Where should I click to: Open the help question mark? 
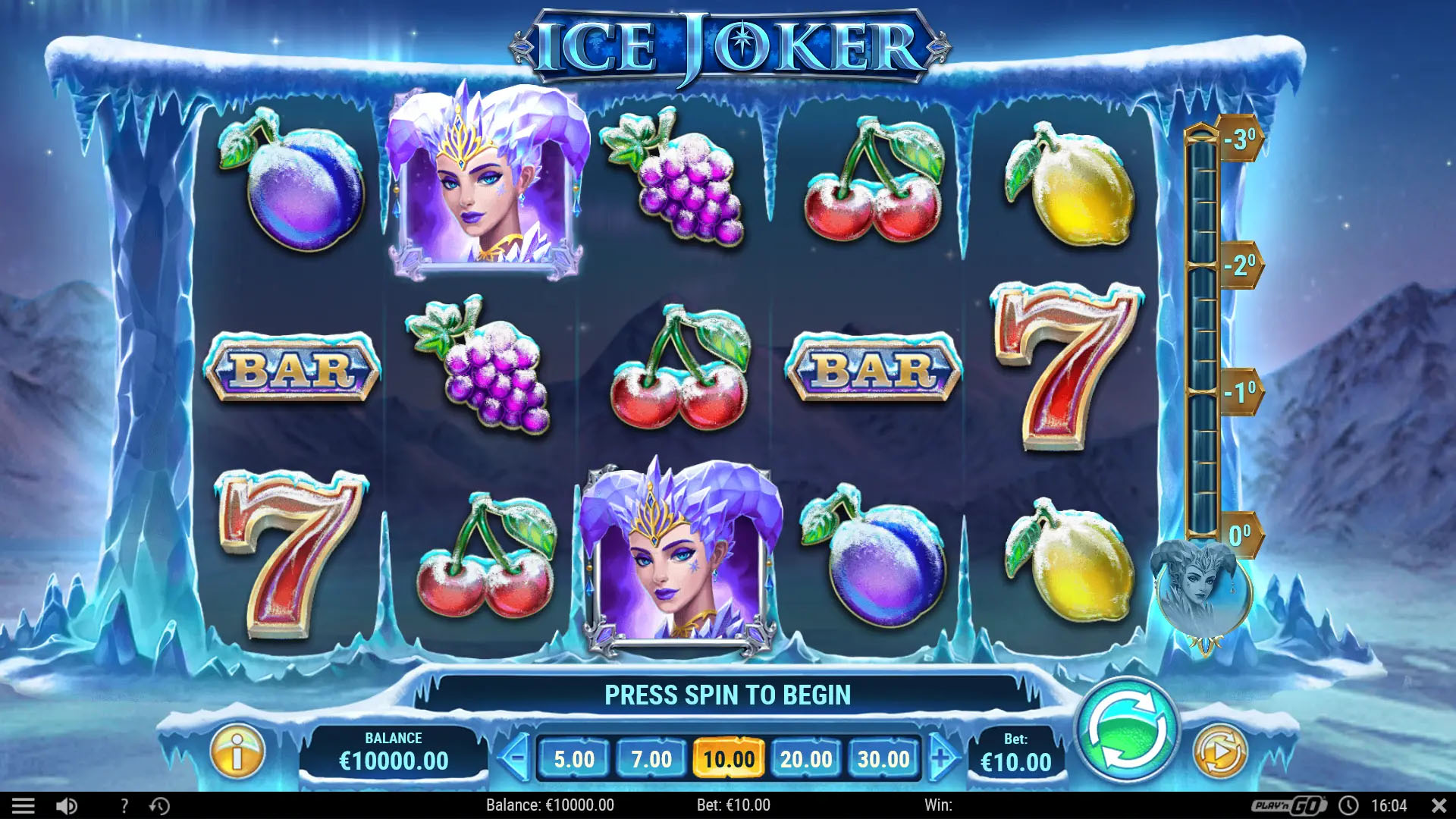click(x=124, y=805)
